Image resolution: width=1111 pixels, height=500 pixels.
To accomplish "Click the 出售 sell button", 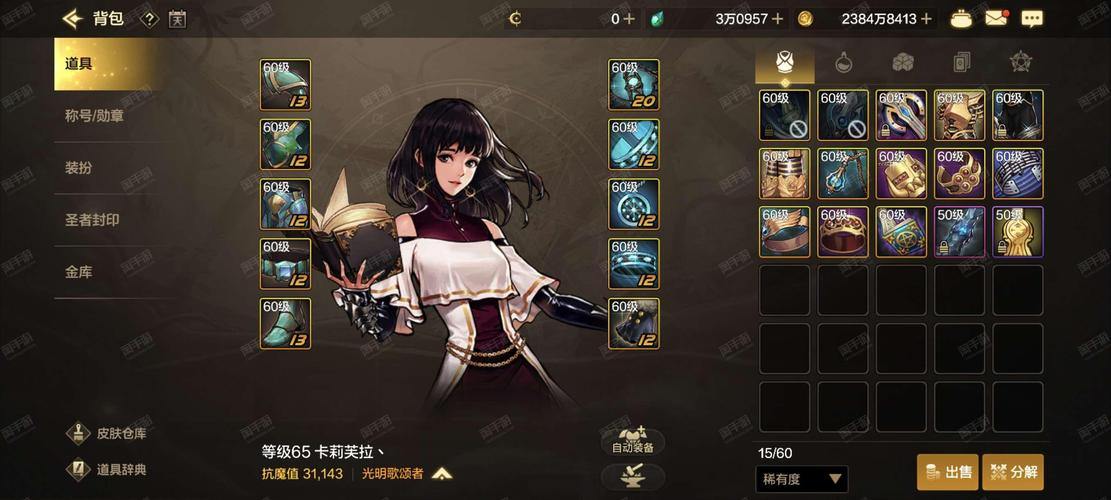I will point(947,472).
